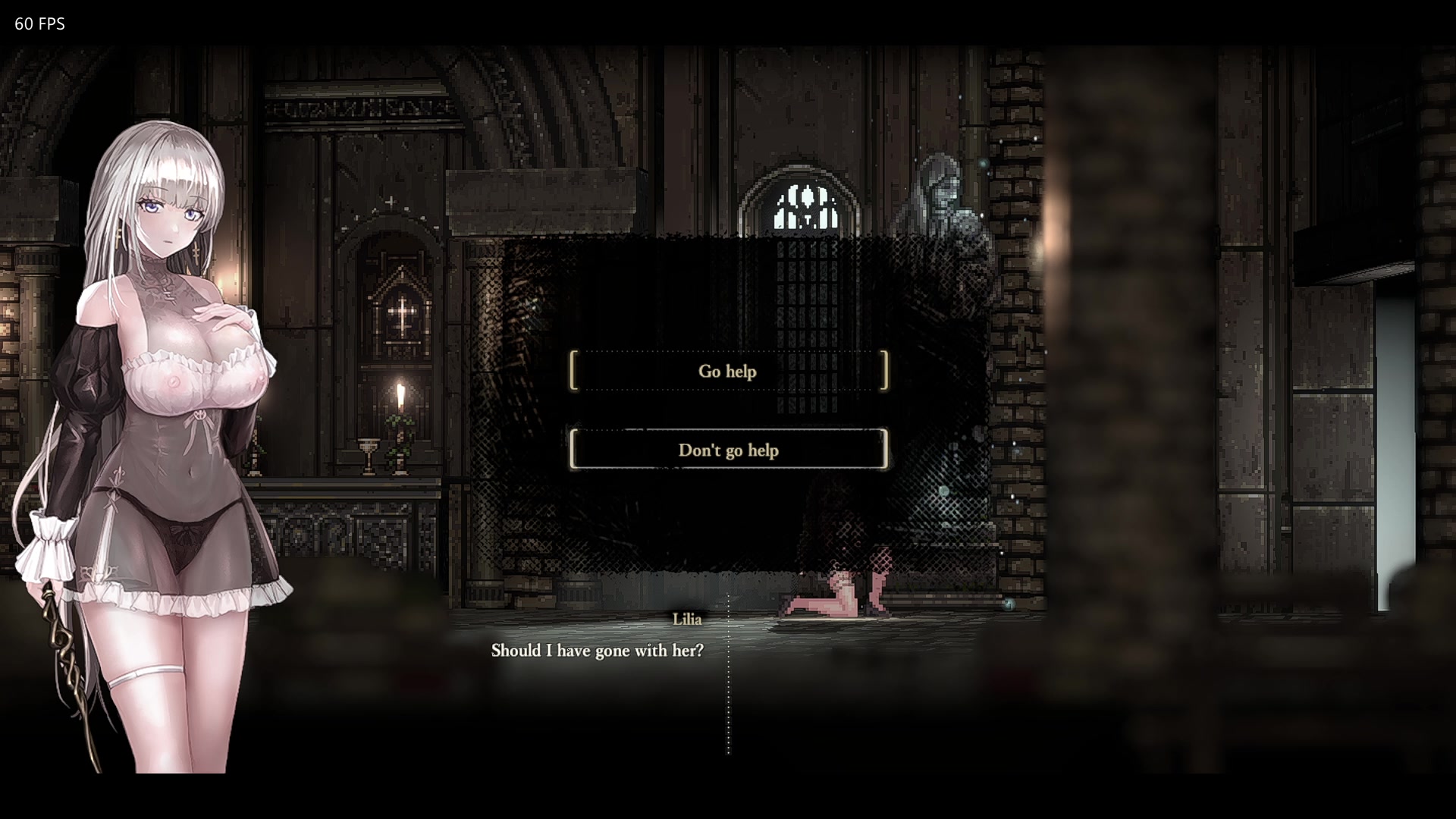Choose the "Go help" dialogue option
The width and height of the screenshot is (1456, 819).
pyautogui.click(x=728, y=371)
